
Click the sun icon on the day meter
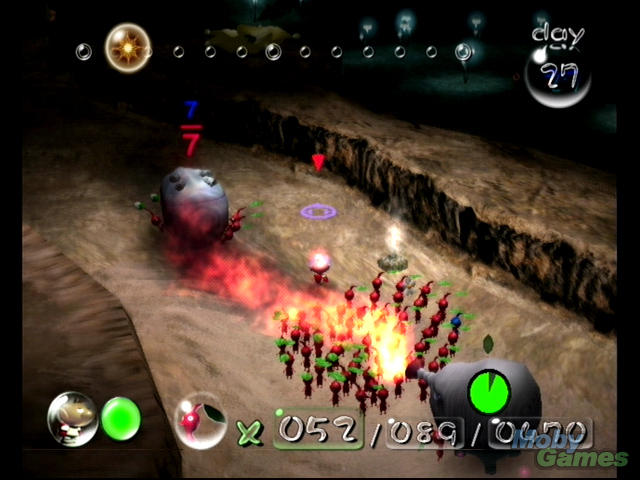(127, 46)
